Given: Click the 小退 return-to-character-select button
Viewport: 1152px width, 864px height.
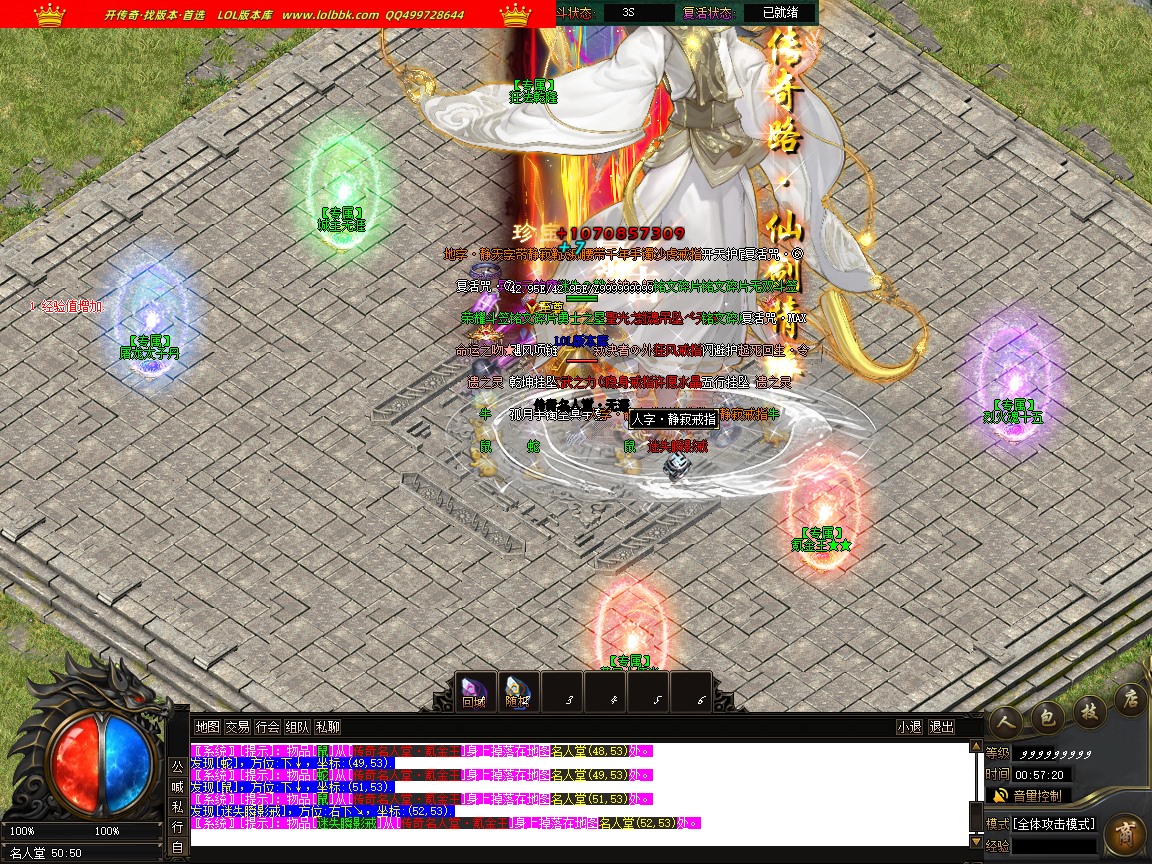Looking at the screenshot, I should point(909,727).
